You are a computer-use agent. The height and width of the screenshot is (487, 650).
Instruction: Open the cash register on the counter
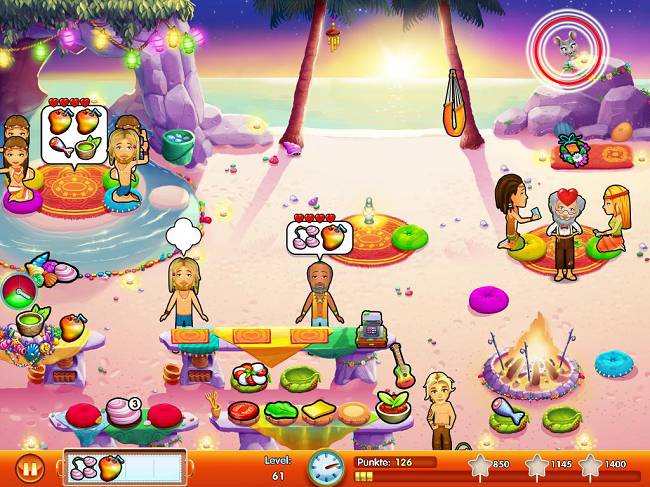coord(371,324)
